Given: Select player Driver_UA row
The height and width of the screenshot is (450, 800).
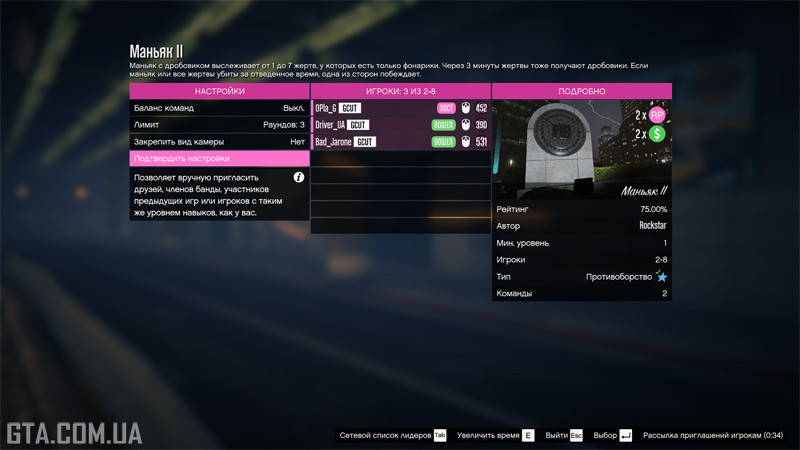Looking at the screenshot, I should (400, 125).
